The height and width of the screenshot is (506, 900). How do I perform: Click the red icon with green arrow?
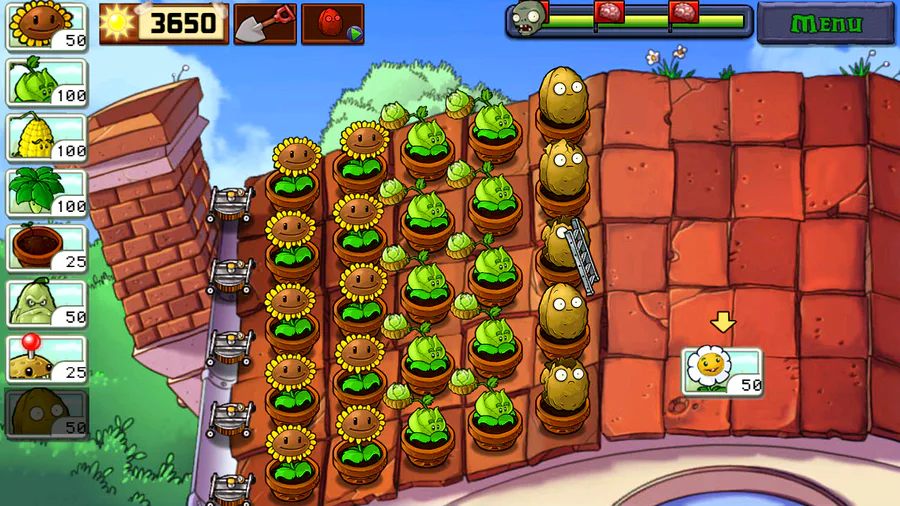tap(332, 23)
